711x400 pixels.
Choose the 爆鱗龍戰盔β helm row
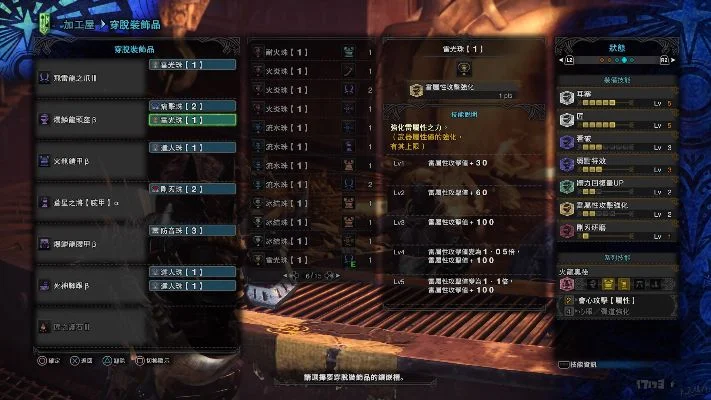pyautogui.click(x=90, y=119)
